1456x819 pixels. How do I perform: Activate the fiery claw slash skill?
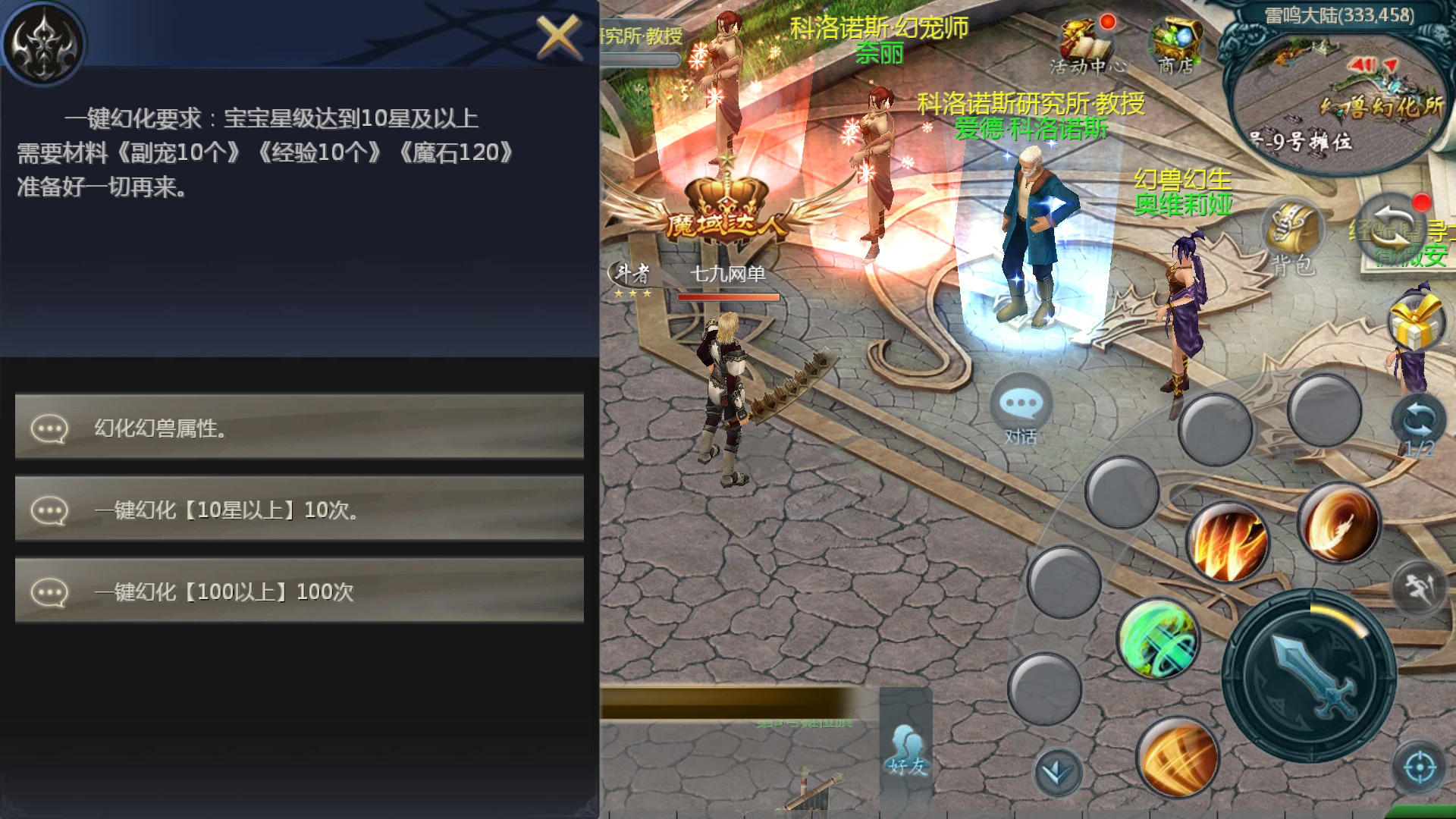click(x=1228, y=542)
